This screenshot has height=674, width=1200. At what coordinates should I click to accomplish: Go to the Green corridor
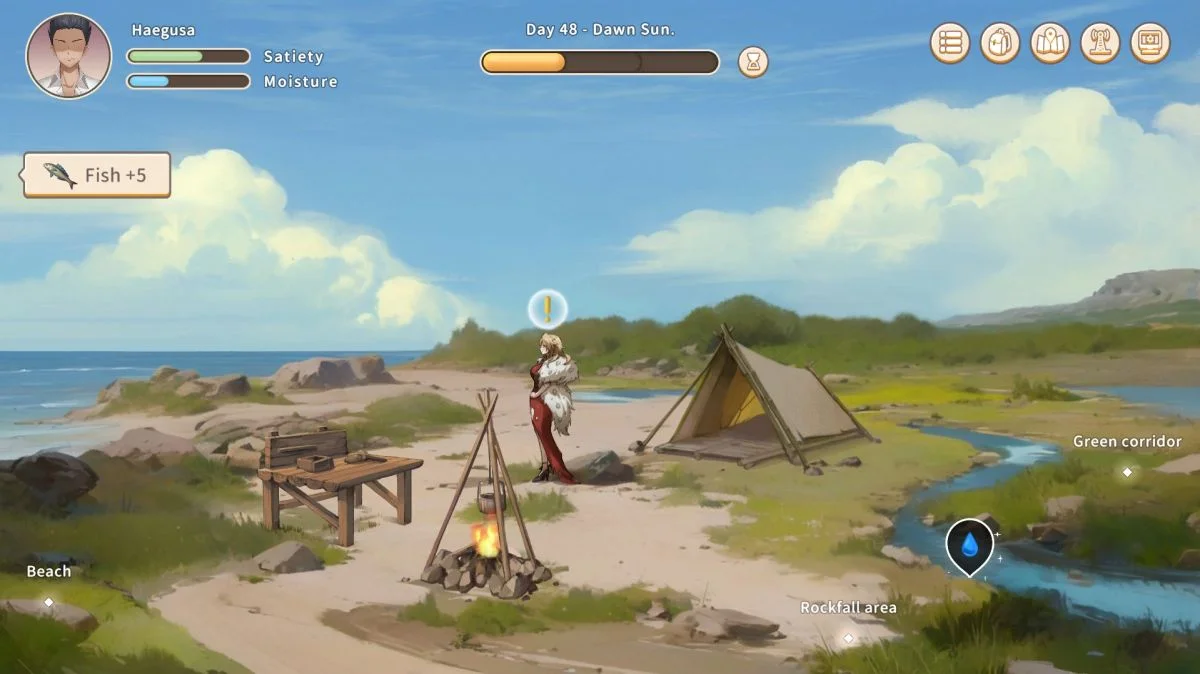tap(1127, 471)
